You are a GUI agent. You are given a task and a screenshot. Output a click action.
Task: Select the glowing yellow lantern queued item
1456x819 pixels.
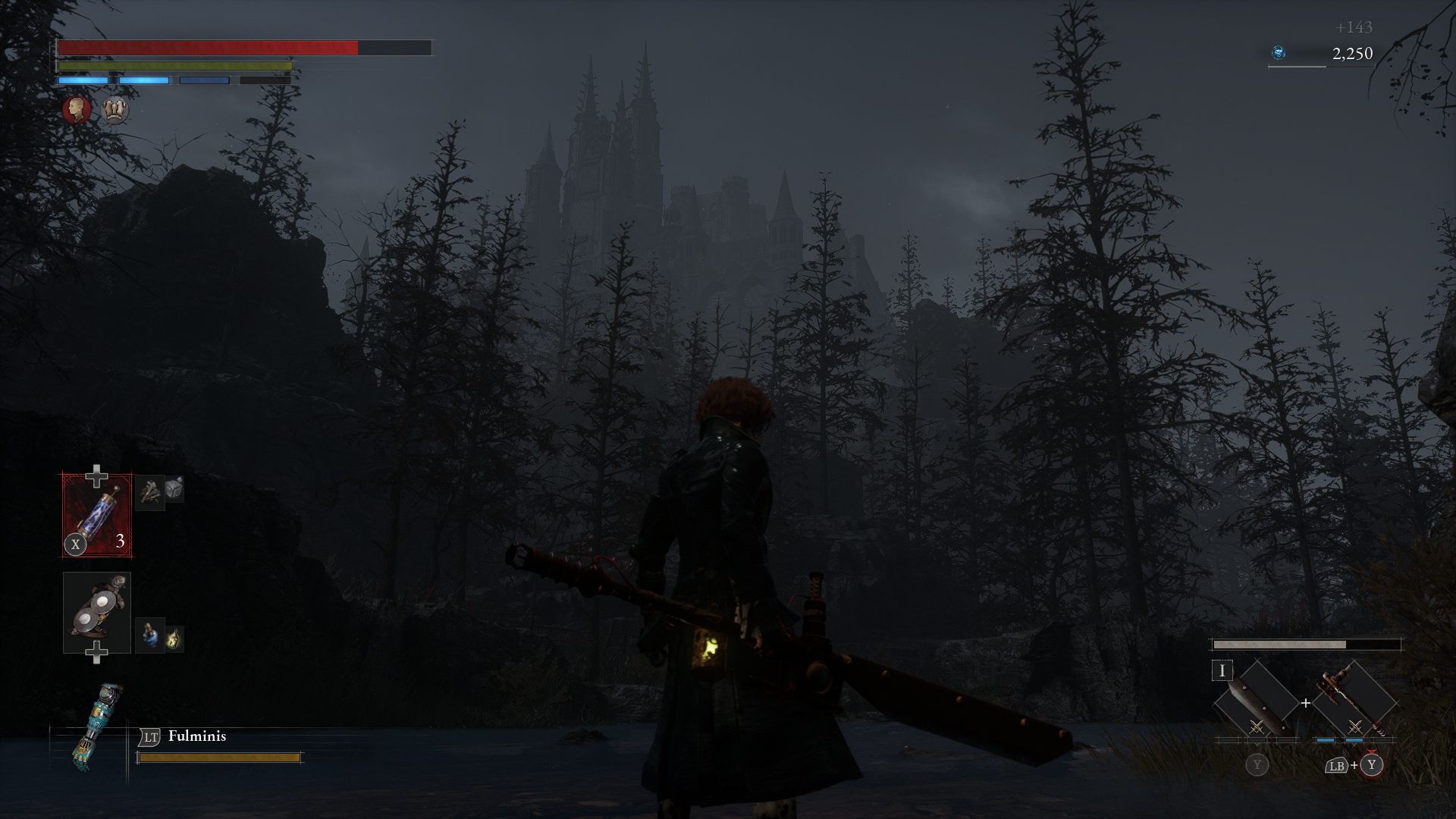(174, 639)
